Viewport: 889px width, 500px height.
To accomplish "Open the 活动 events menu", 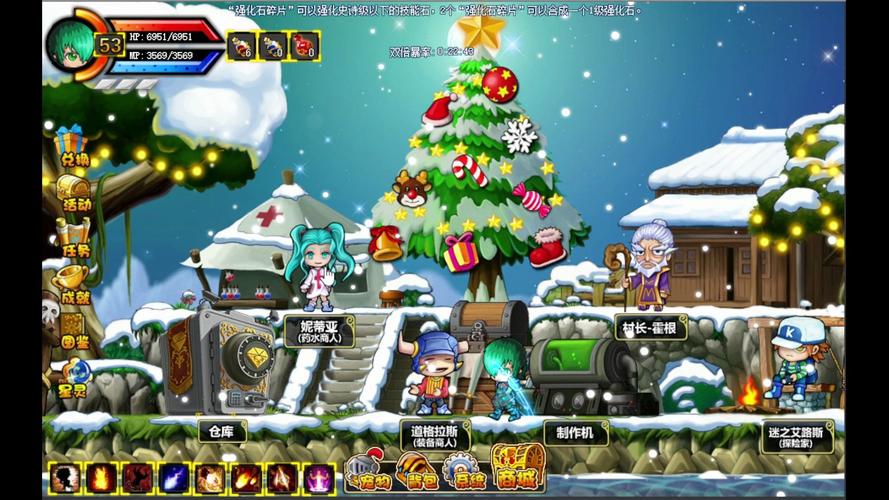I will pyautogui.click(x=72, y=190).
